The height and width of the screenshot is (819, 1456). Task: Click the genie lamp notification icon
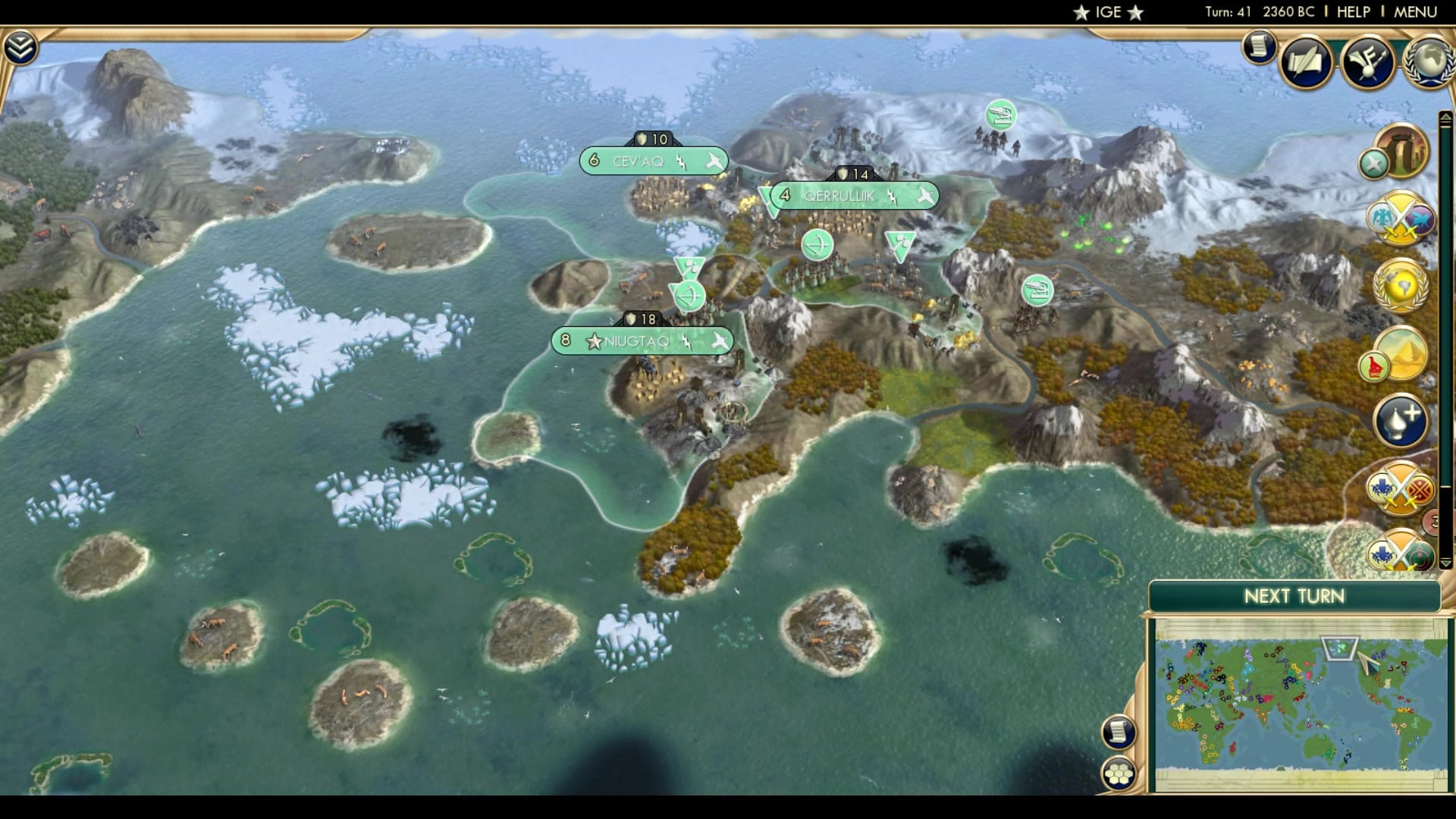[x=1399, y=419]
